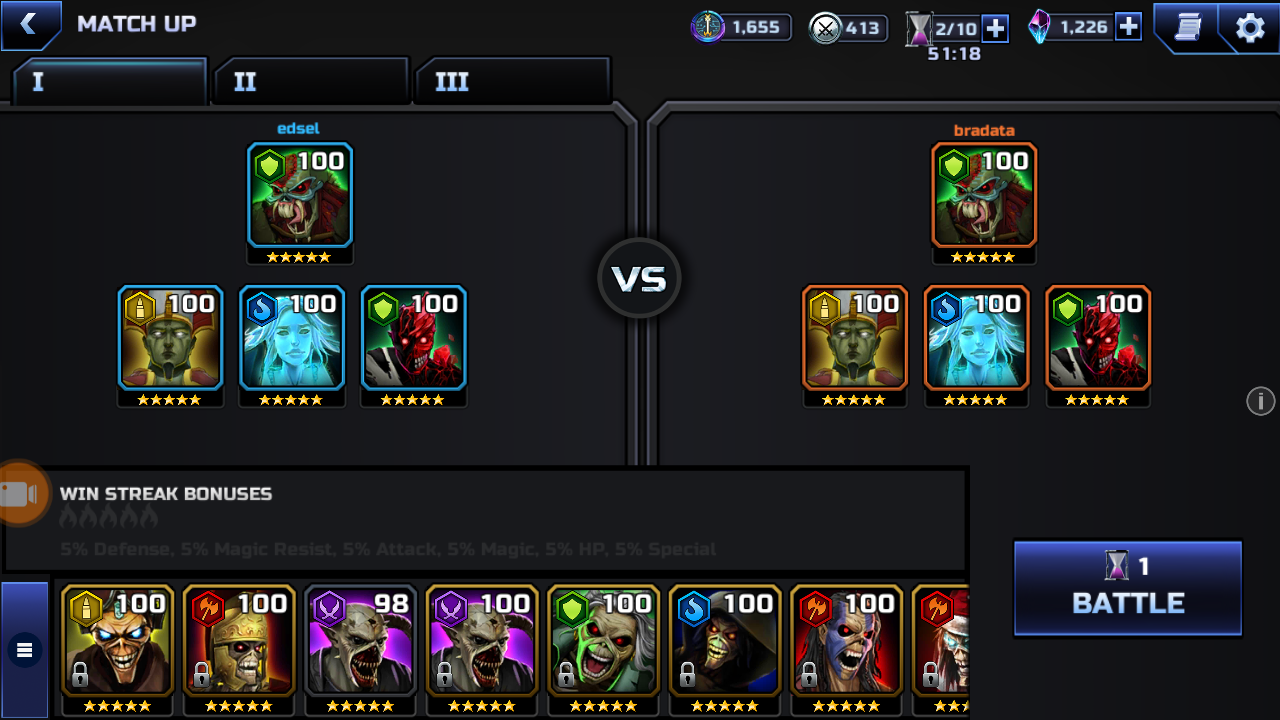Screen dimensions: 1280x720
Task: Select team tab I
Action: tap(108, 81)
